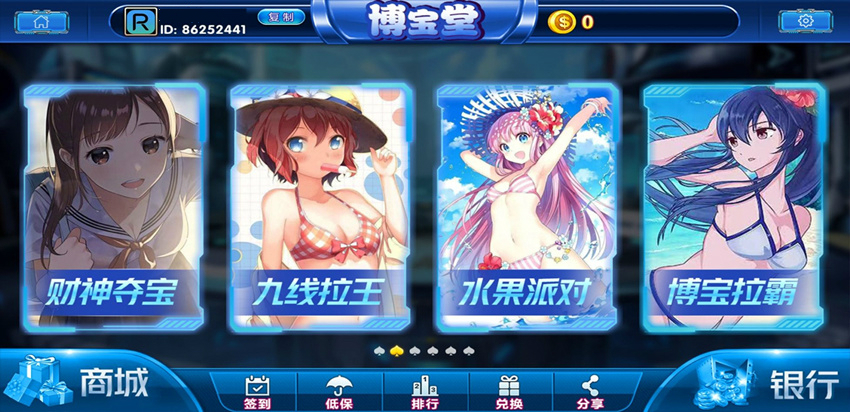The image size is (850, 412).
Task: Copy the player ID with 复制
Action: pos(281,18)
